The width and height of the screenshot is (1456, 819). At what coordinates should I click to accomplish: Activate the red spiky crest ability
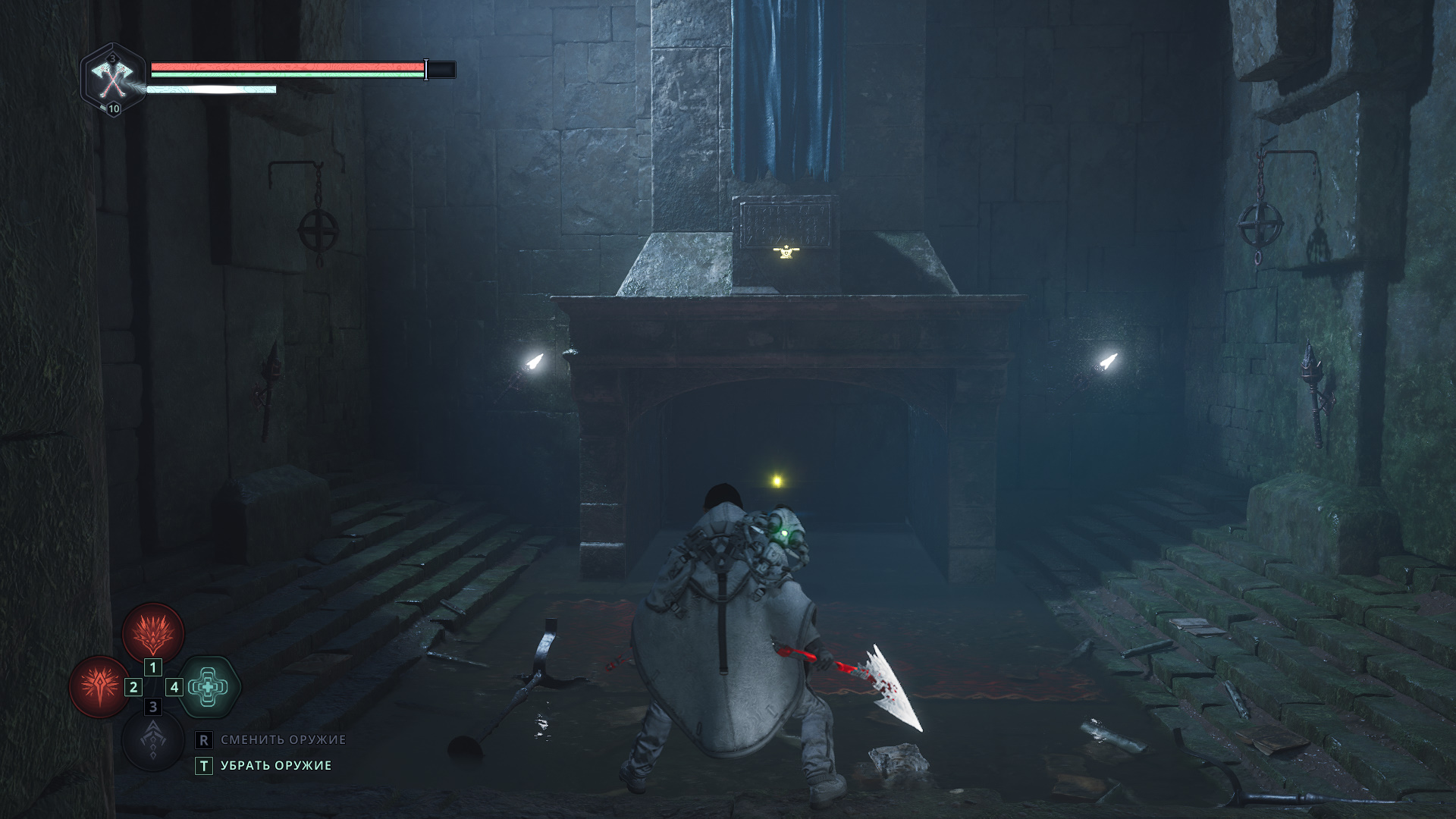[153, 632]
